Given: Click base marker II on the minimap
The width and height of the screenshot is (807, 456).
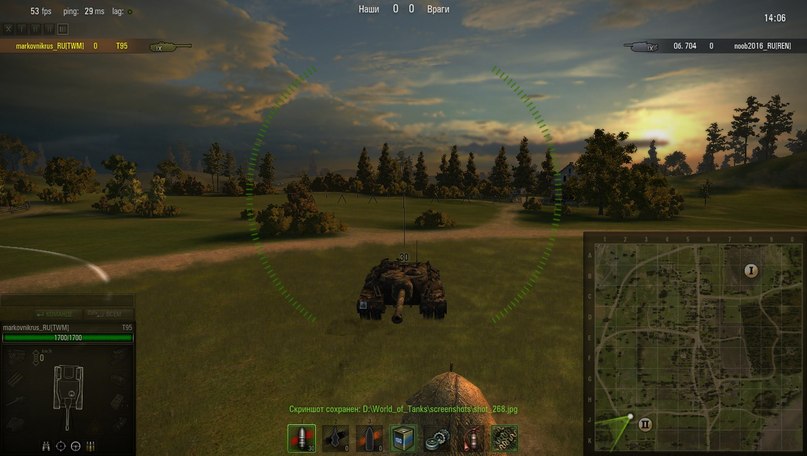Looking at the screenshot, I should (645, 424).
